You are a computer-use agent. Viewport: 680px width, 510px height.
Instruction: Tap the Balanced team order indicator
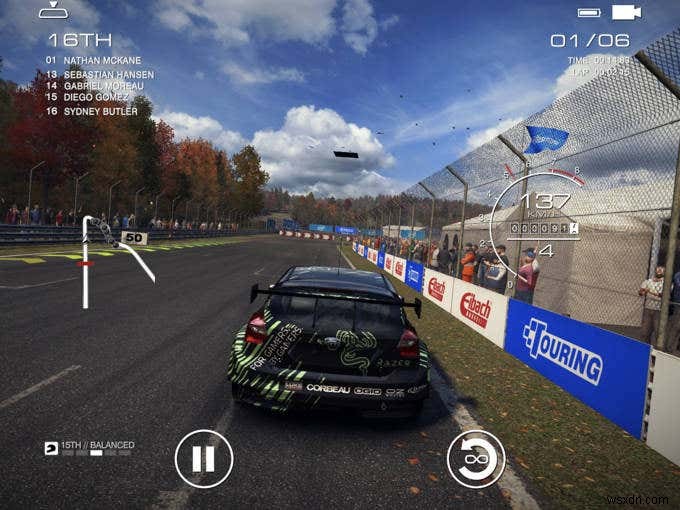(x=89, y=447)
